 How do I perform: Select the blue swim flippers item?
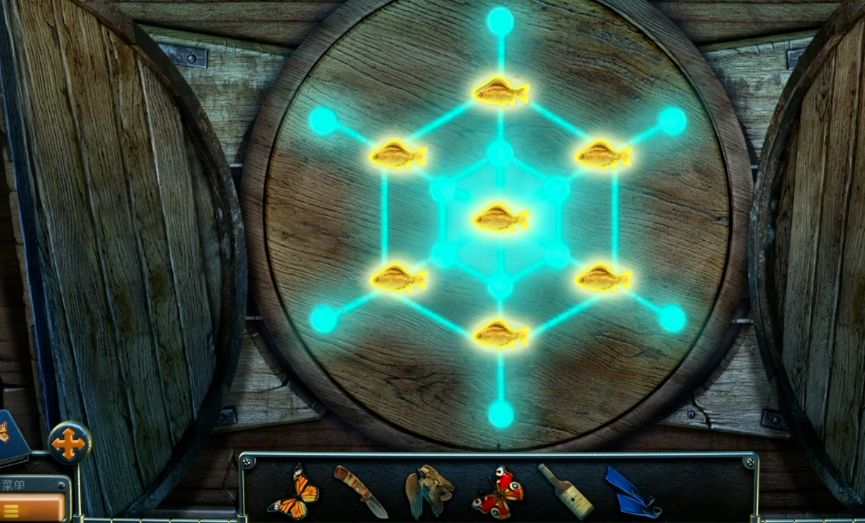point(632,492)
